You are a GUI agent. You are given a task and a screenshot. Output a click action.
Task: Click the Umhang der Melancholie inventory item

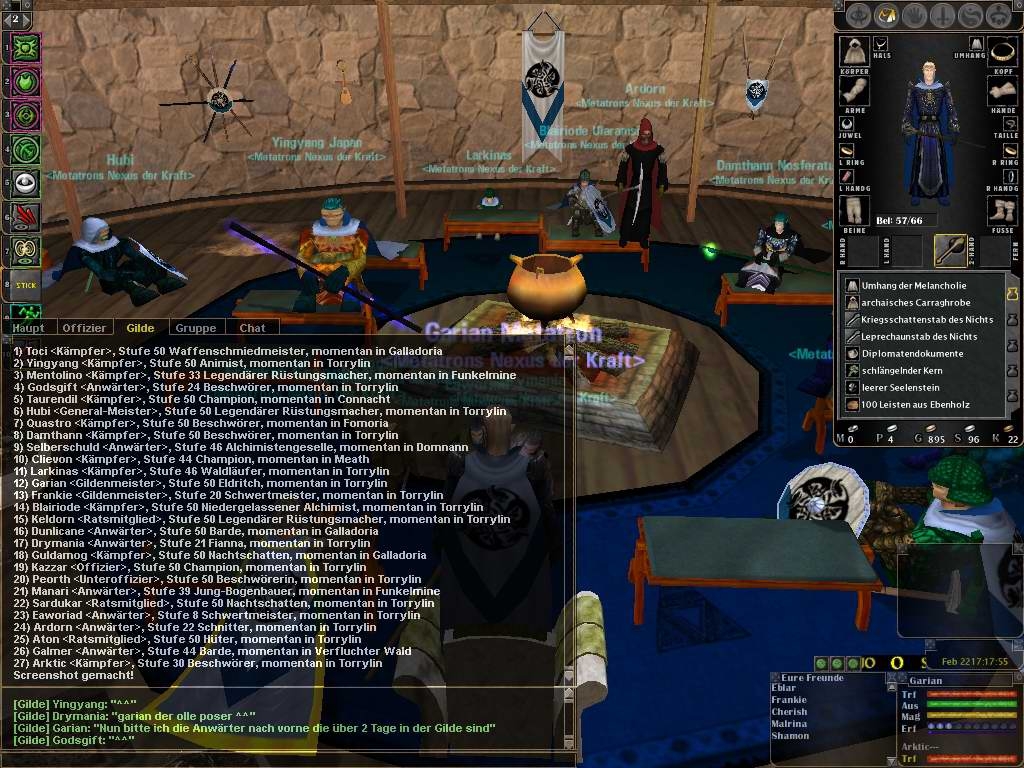tap(912, 285)
